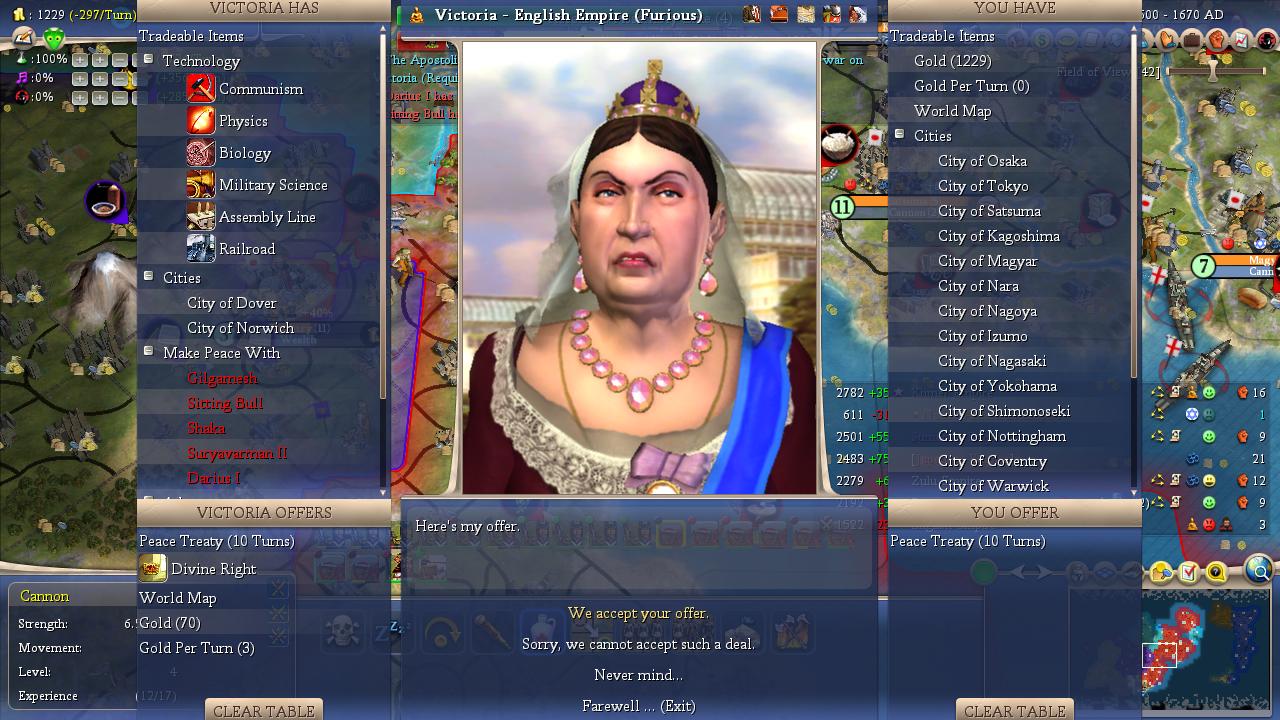Screen dimensions: 1280x720
Task: Offer Gold (1229) to Victoria
Action: [952, 61]
